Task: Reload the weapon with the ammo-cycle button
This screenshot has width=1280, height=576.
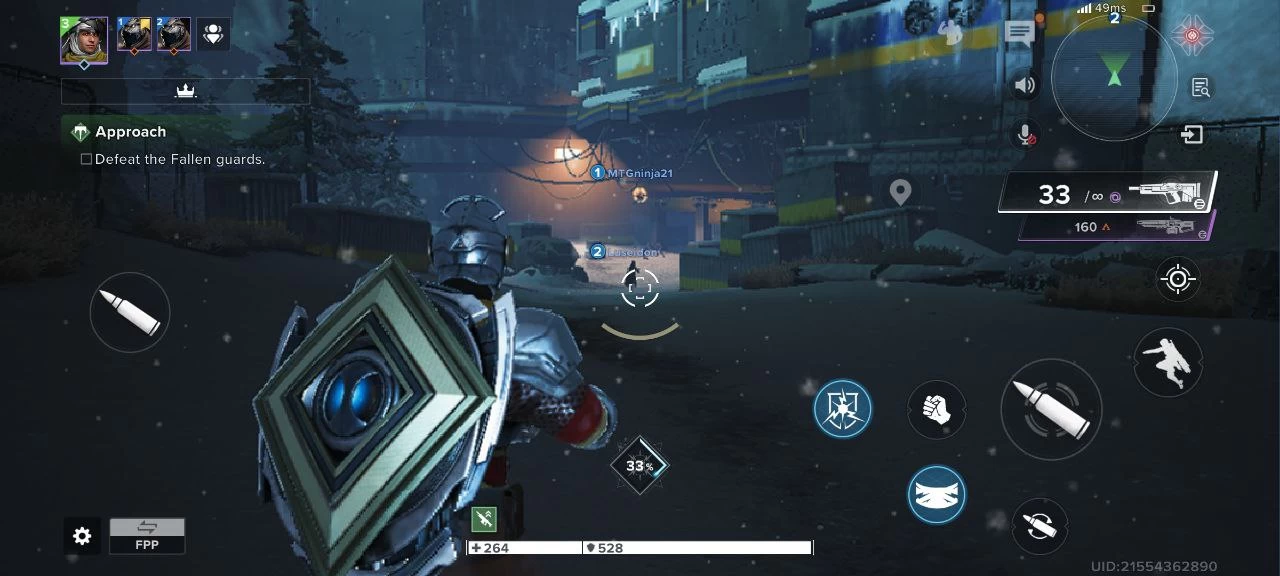Action: [x=1039, y=525]
